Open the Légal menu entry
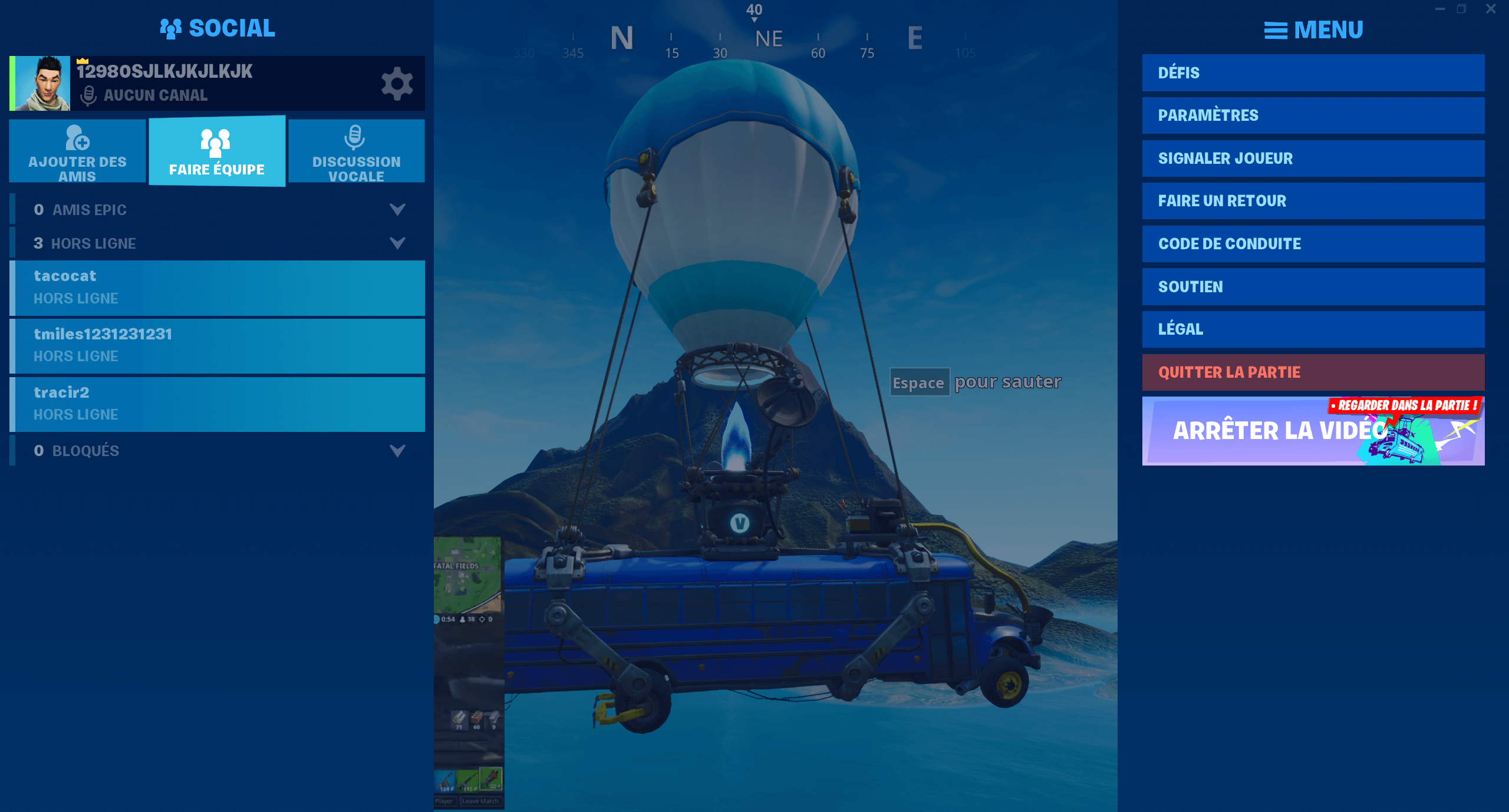 [x=1313, y=329]
